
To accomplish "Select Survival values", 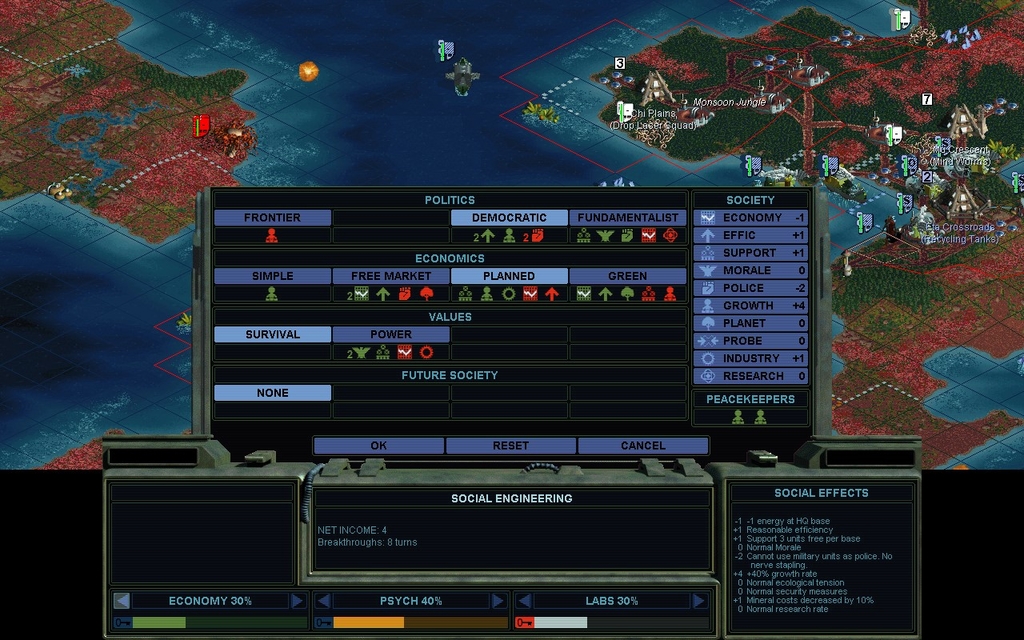I will point(272,335).
